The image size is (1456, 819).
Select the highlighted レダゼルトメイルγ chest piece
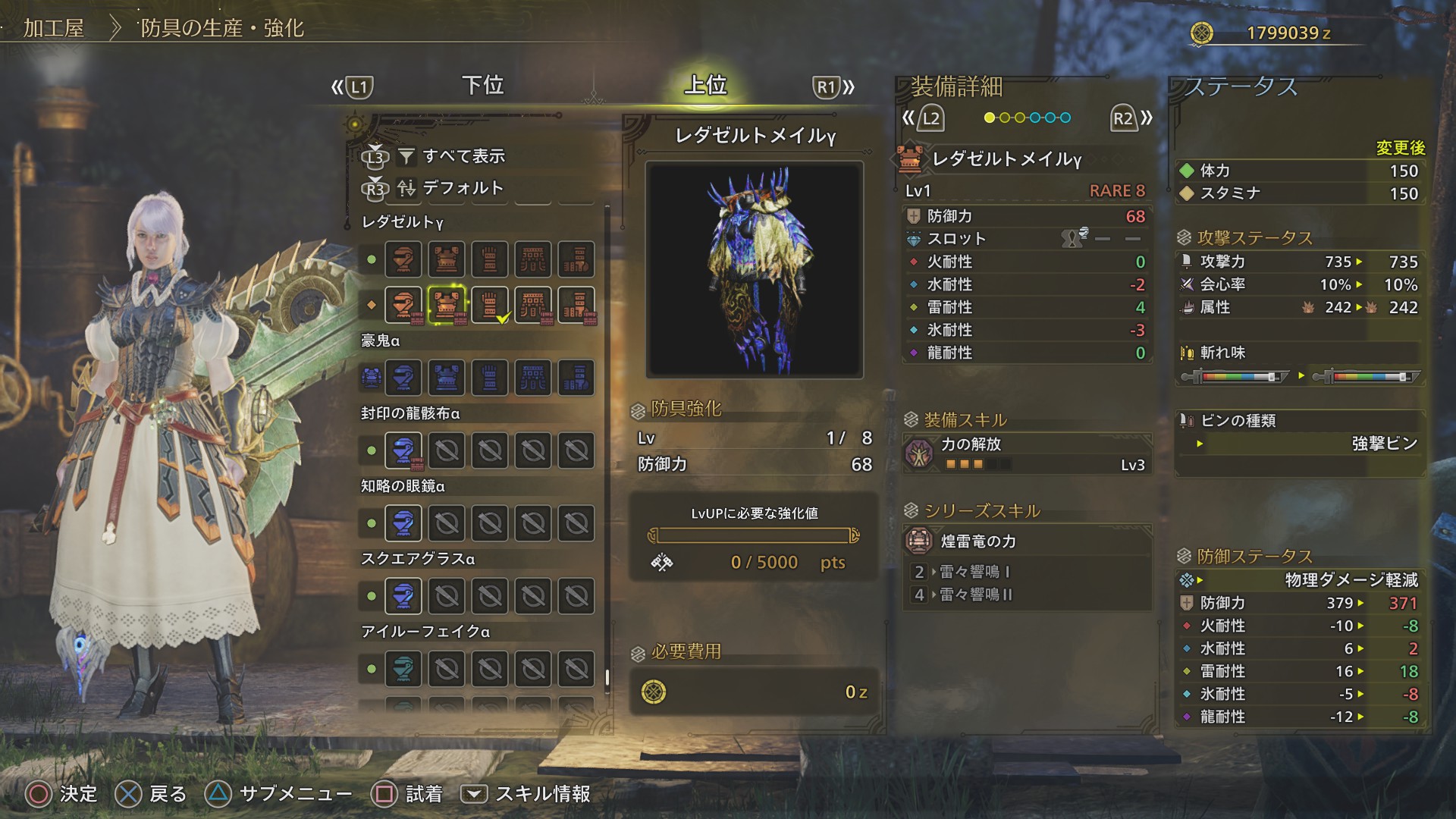click(446, 305)
